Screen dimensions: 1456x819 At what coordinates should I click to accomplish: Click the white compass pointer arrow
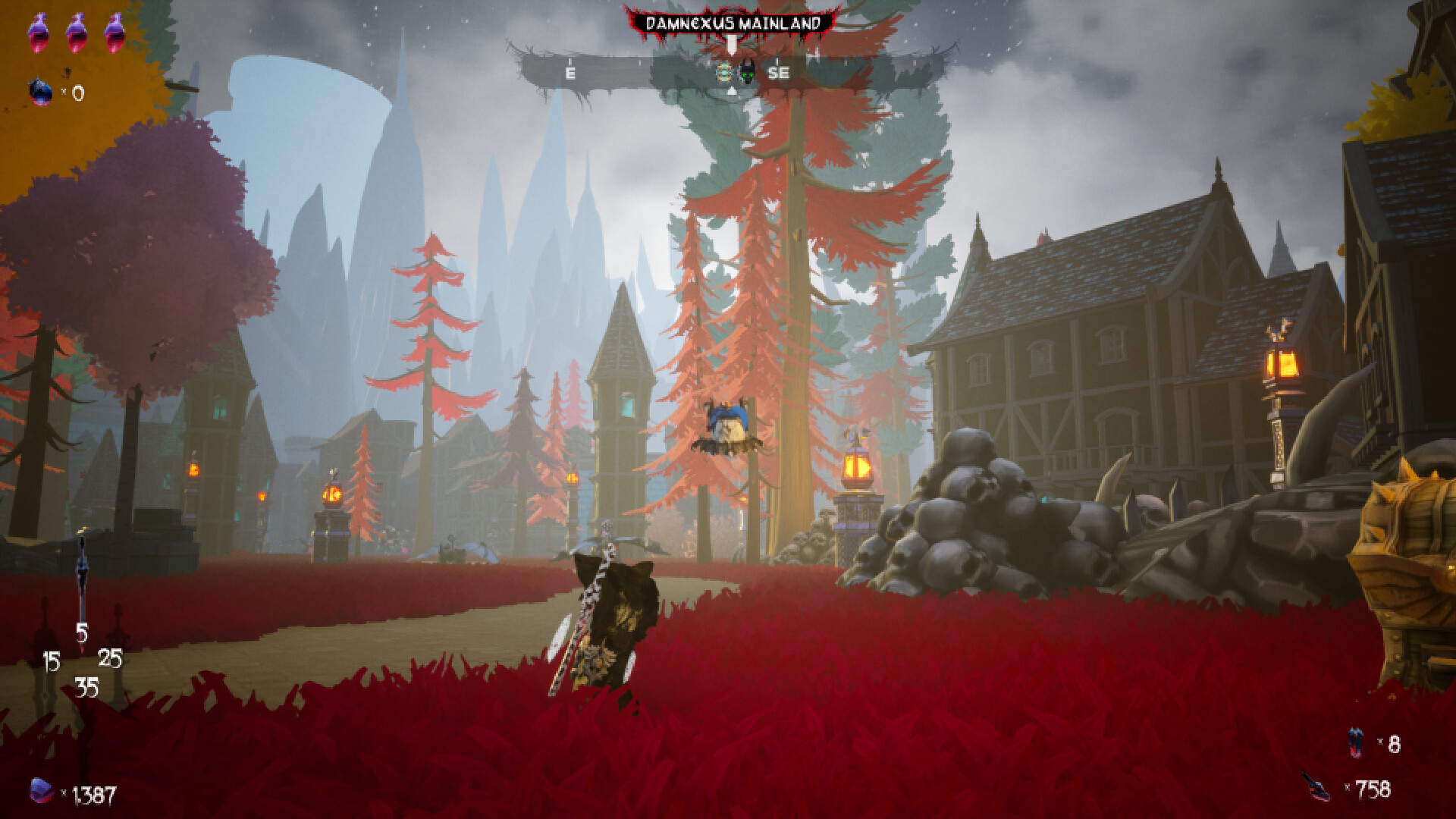(x=731, y=44)
